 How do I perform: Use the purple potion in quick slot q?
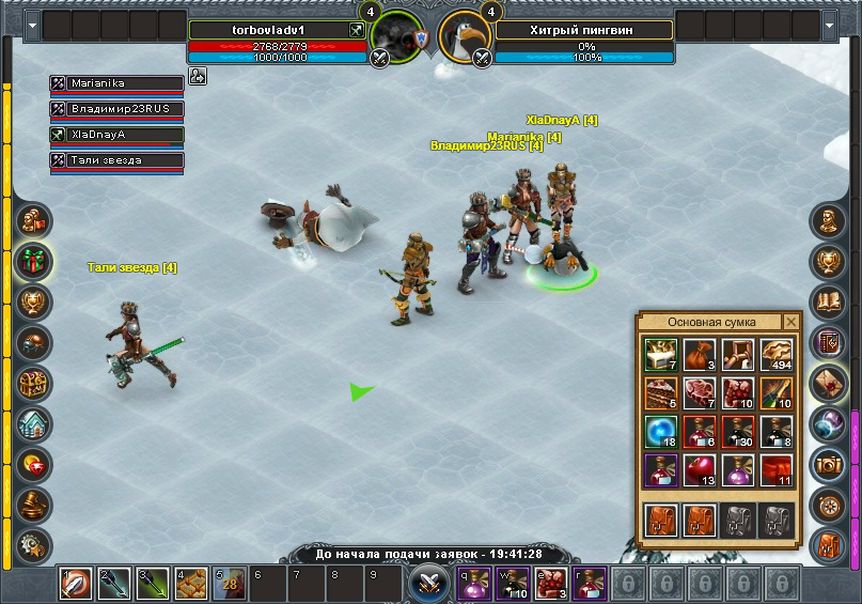[472, 581]
